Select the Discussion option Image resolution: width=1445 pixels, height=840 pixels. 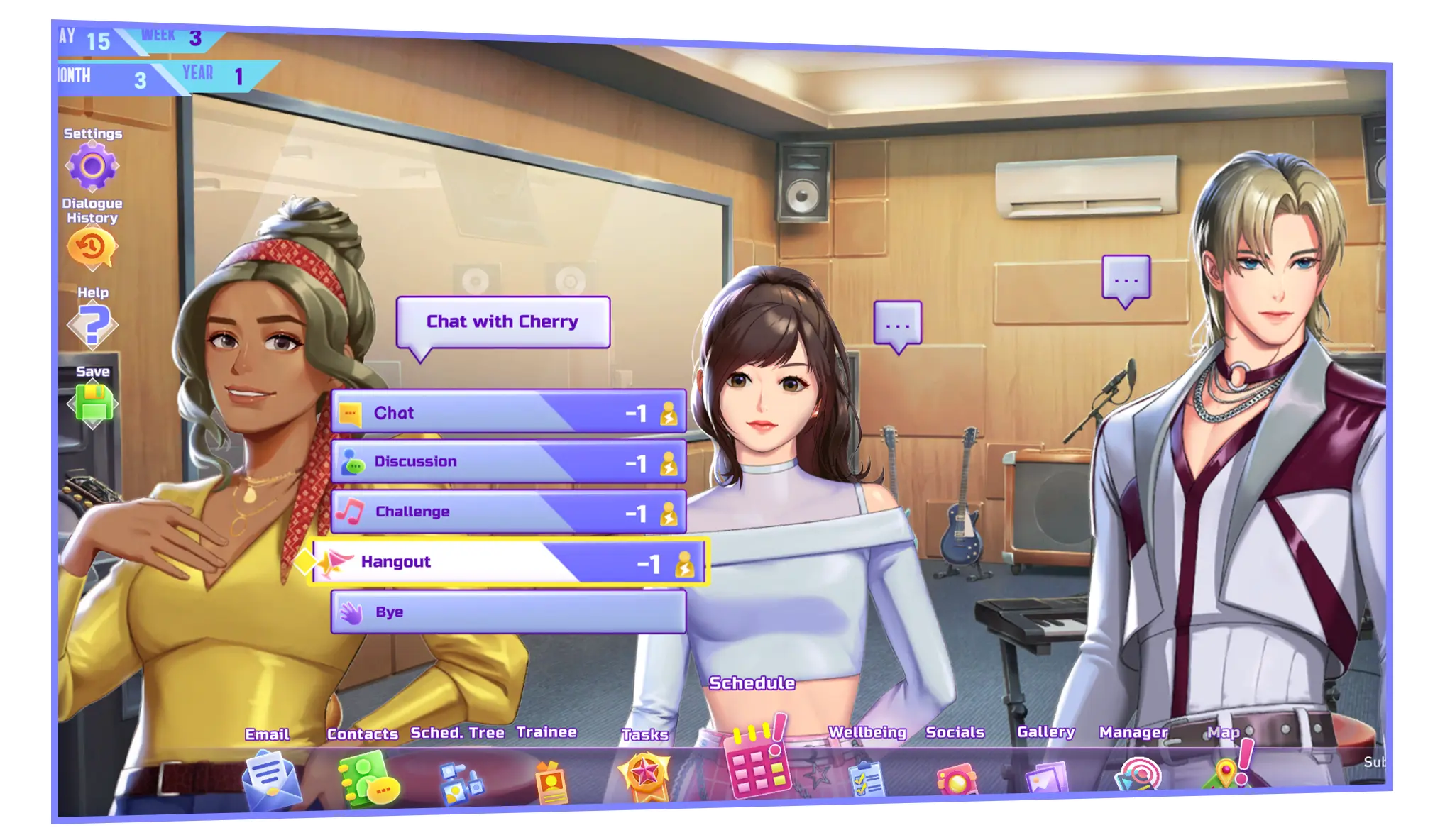tap(508, 462)
